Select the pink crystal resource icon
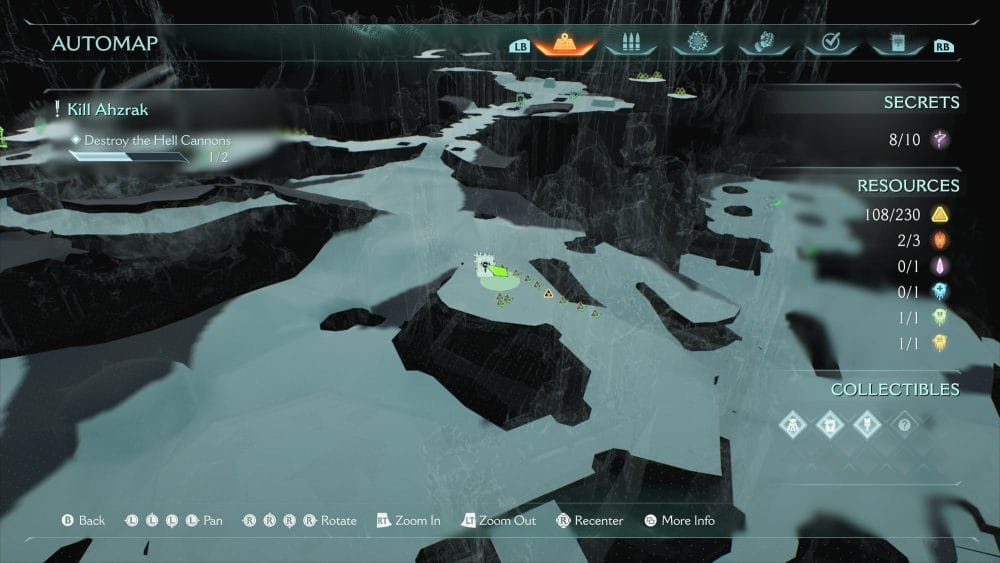The image size is (1000, 563). coord(940,266)
